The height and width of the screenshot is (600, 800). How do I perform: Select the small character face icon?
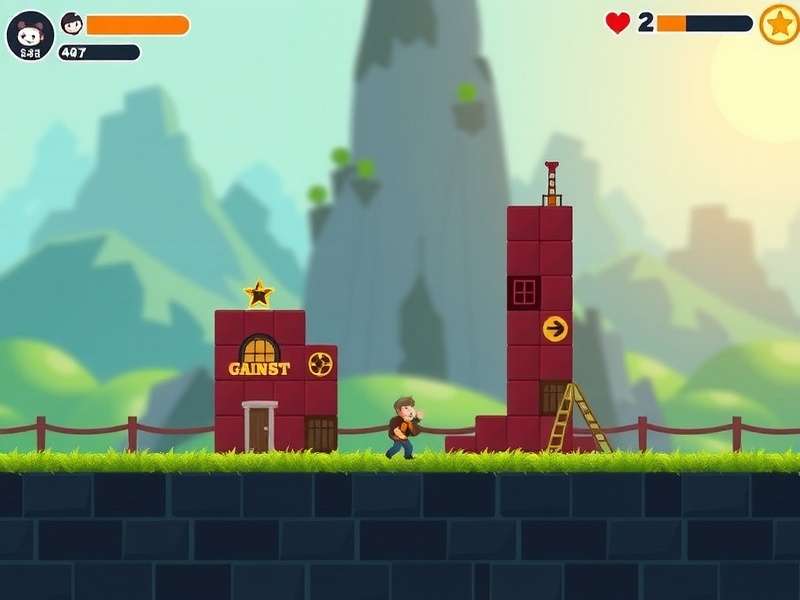coord(72,24)
